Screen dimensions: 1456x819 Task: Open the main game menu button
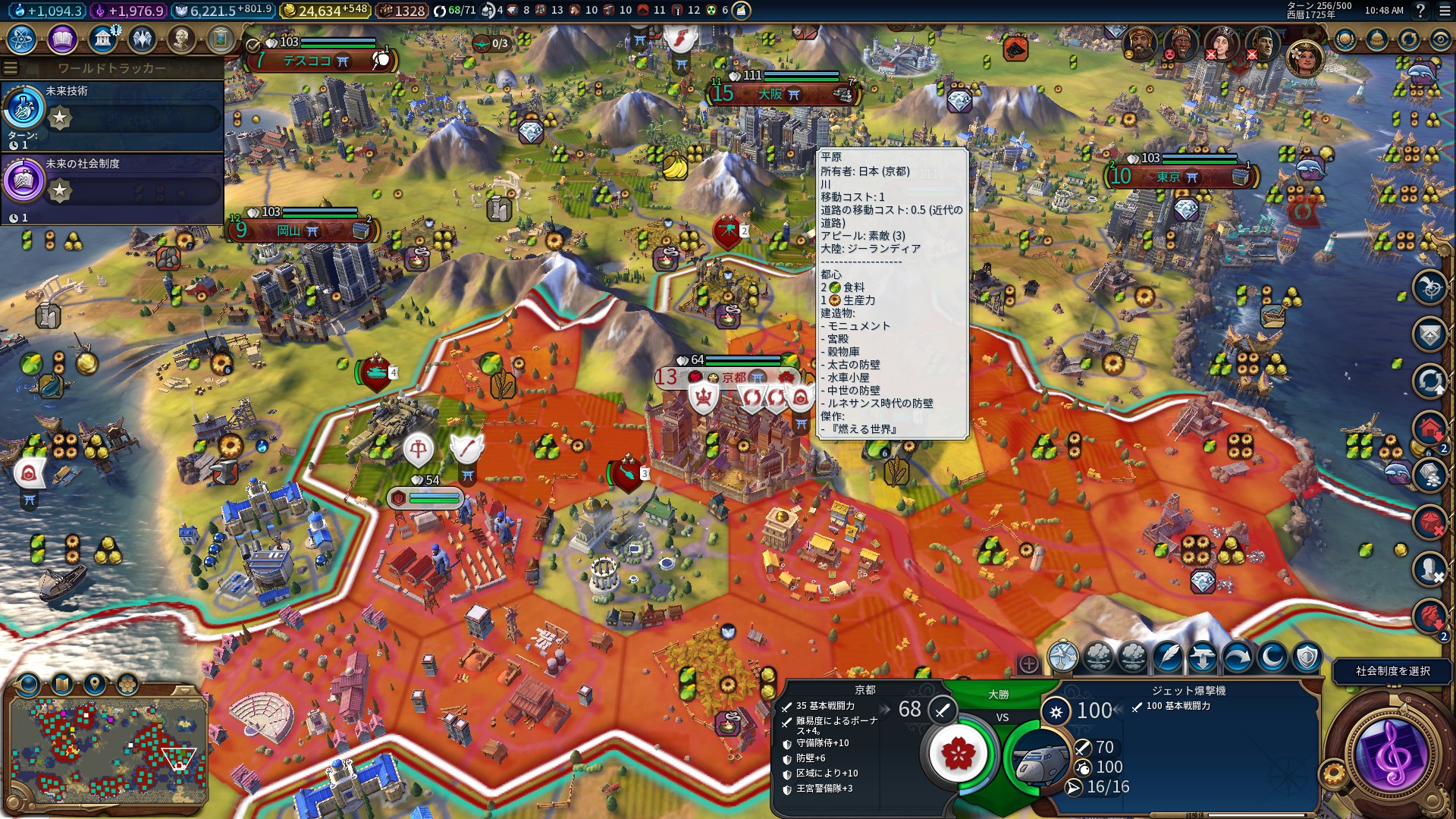tap(1442, 11)
